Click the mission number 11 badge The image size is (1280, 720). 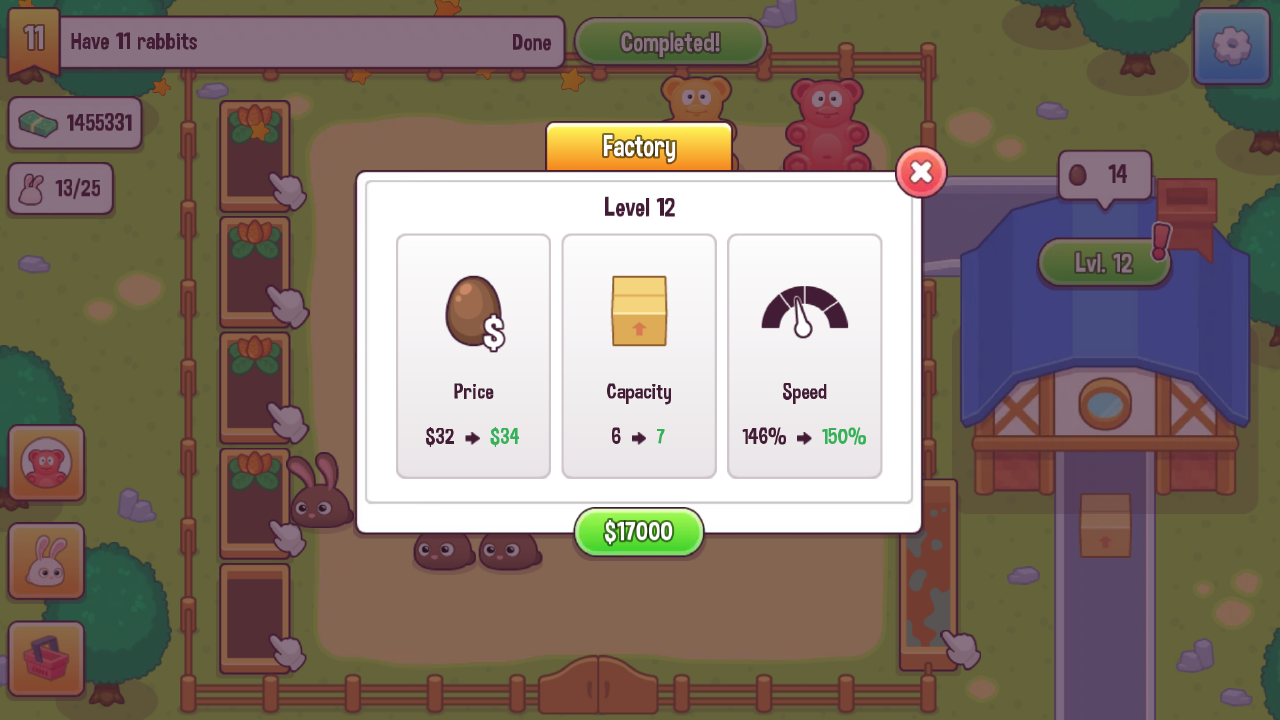pos(33,42)
